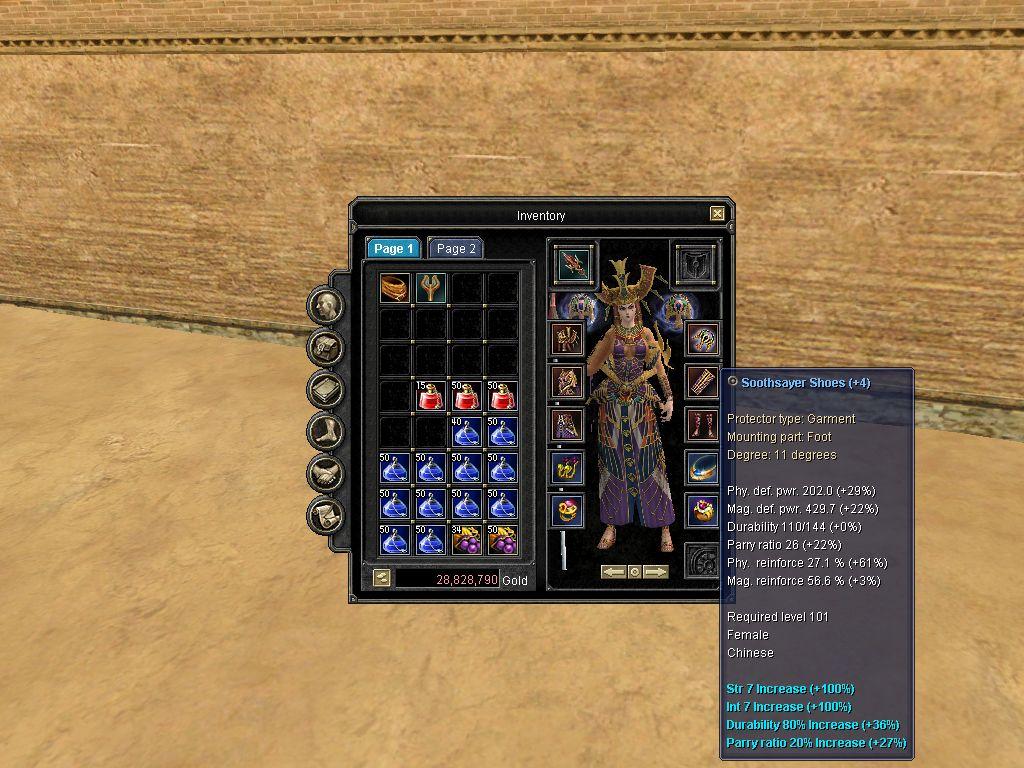Select the purple grapes stack of 34
Viewport: 1024px width, 768px height.
(466, 540)
